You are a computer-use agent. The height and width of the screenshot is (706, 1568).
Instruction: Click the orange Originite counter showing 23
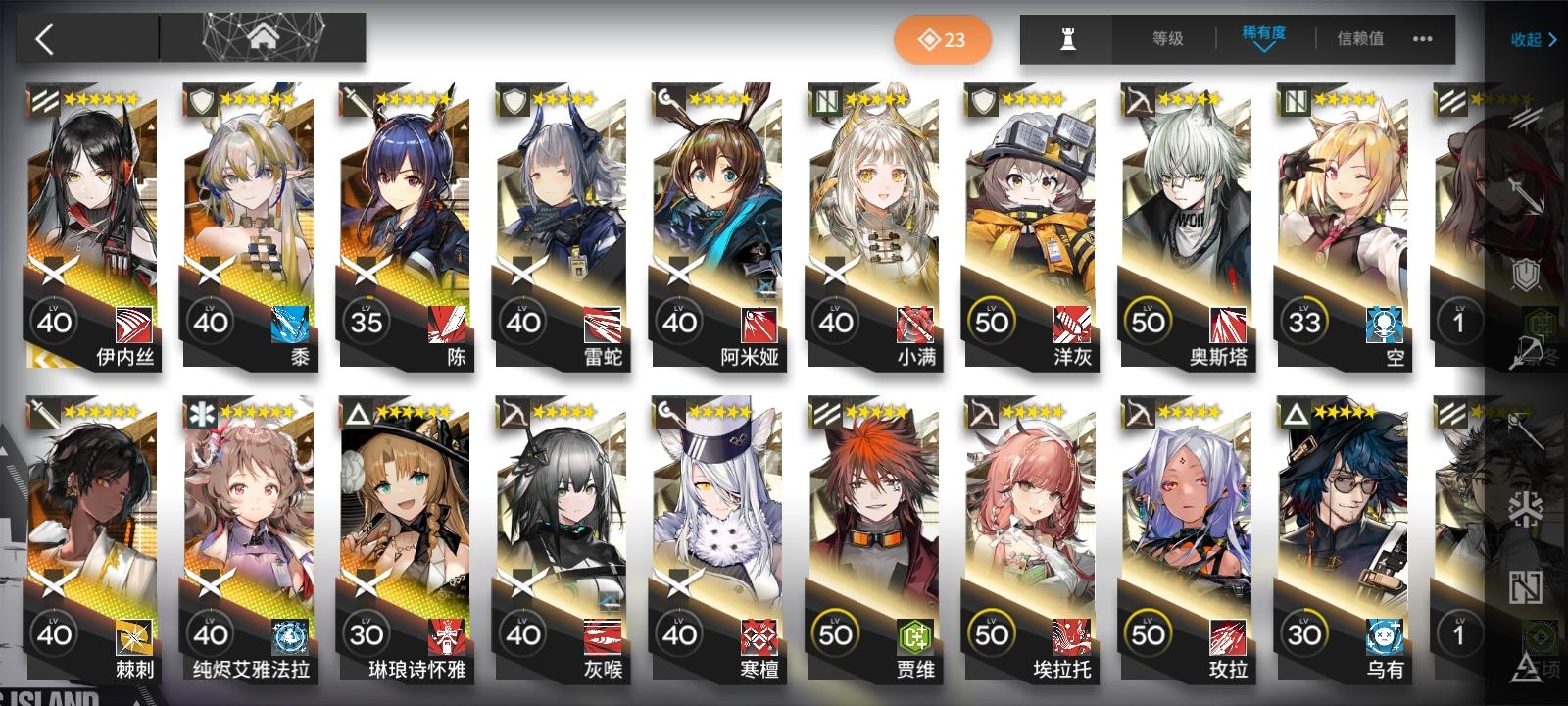tap(943, 40)
